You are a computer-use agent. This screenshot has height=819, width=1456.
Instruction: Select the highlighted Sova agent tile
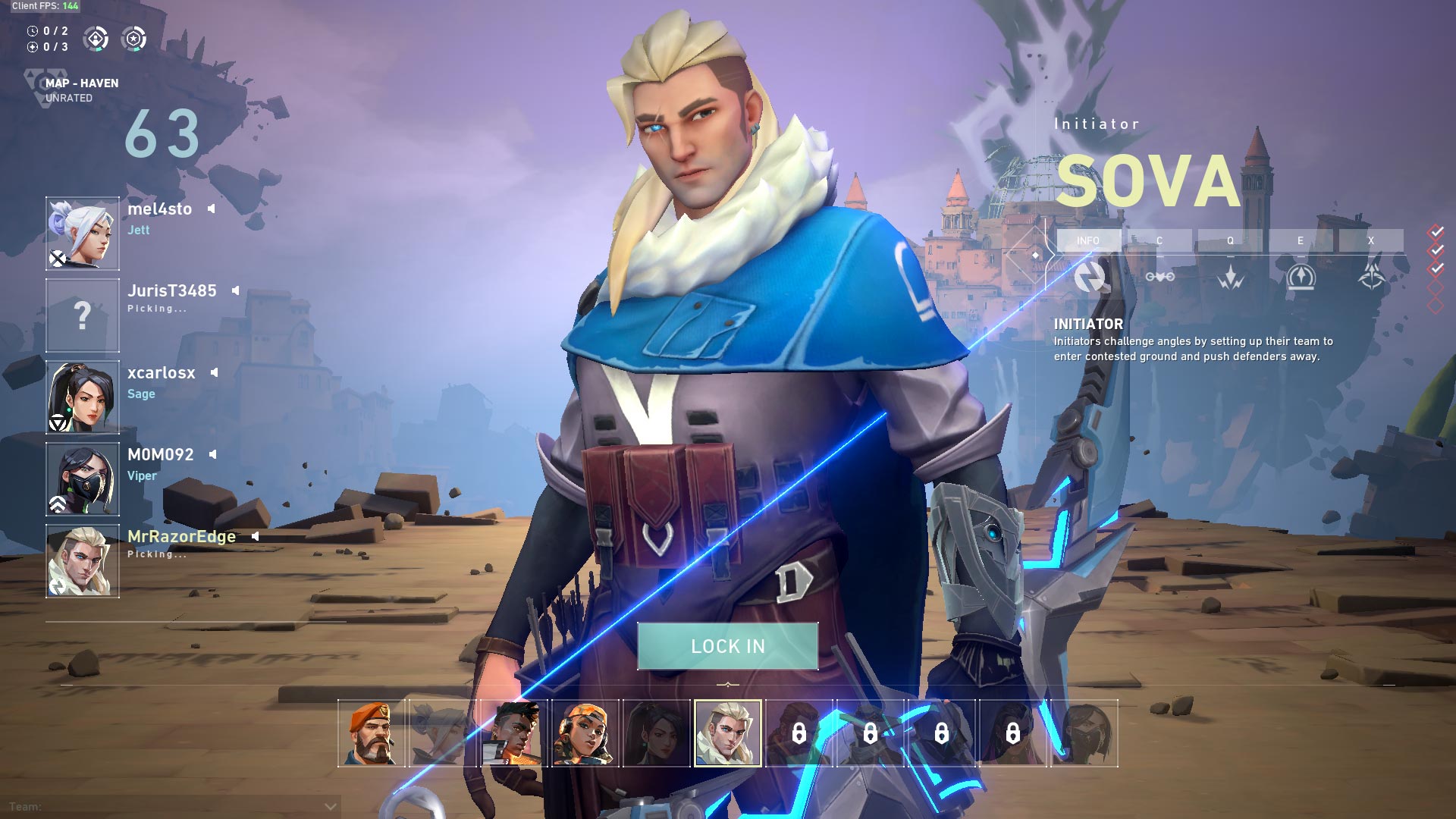[x=727, y=733]
